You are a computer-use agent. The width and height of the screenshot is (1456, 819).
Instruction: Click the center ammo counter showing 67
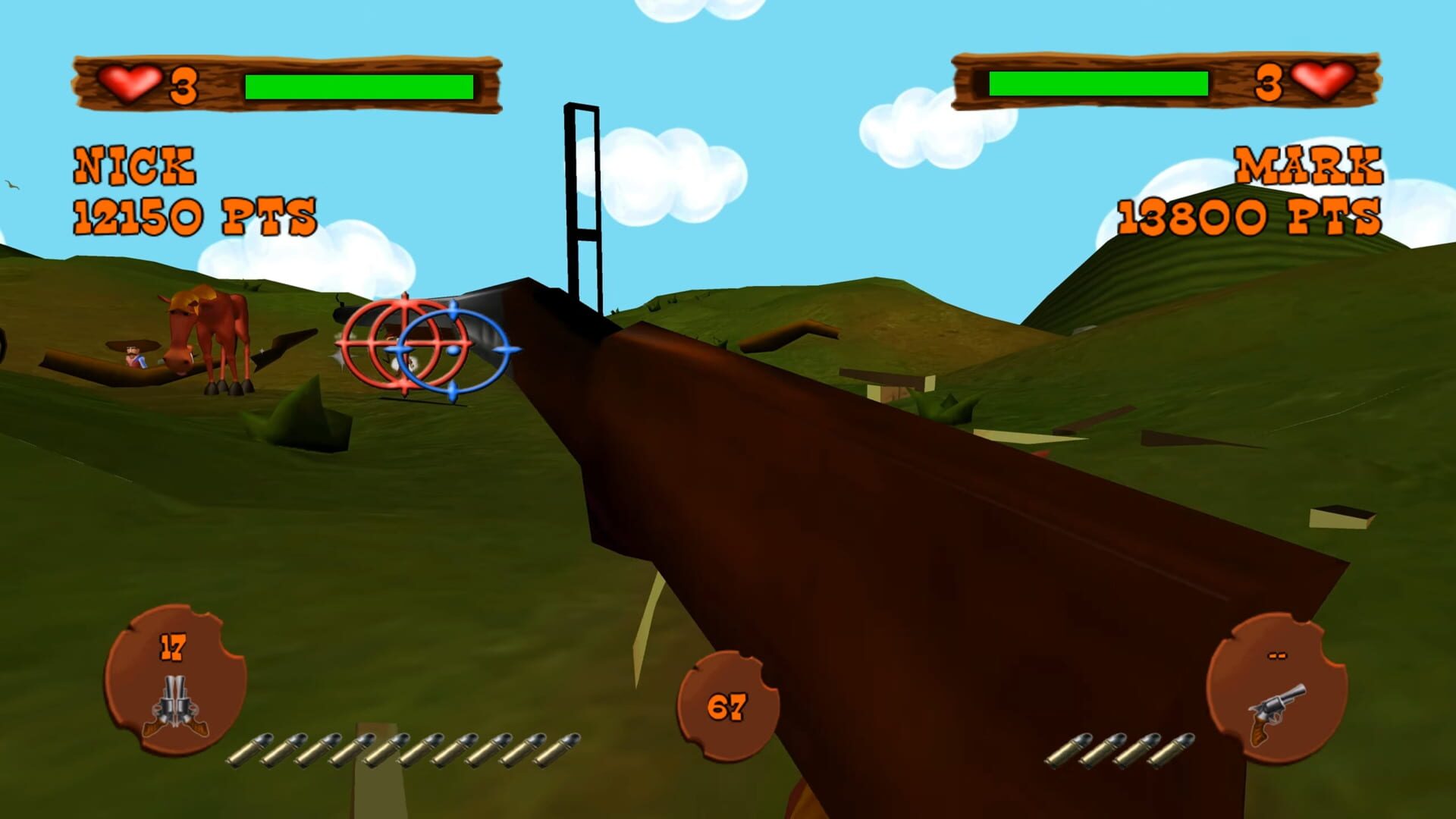pyautogui.click(x=728, y=708)
